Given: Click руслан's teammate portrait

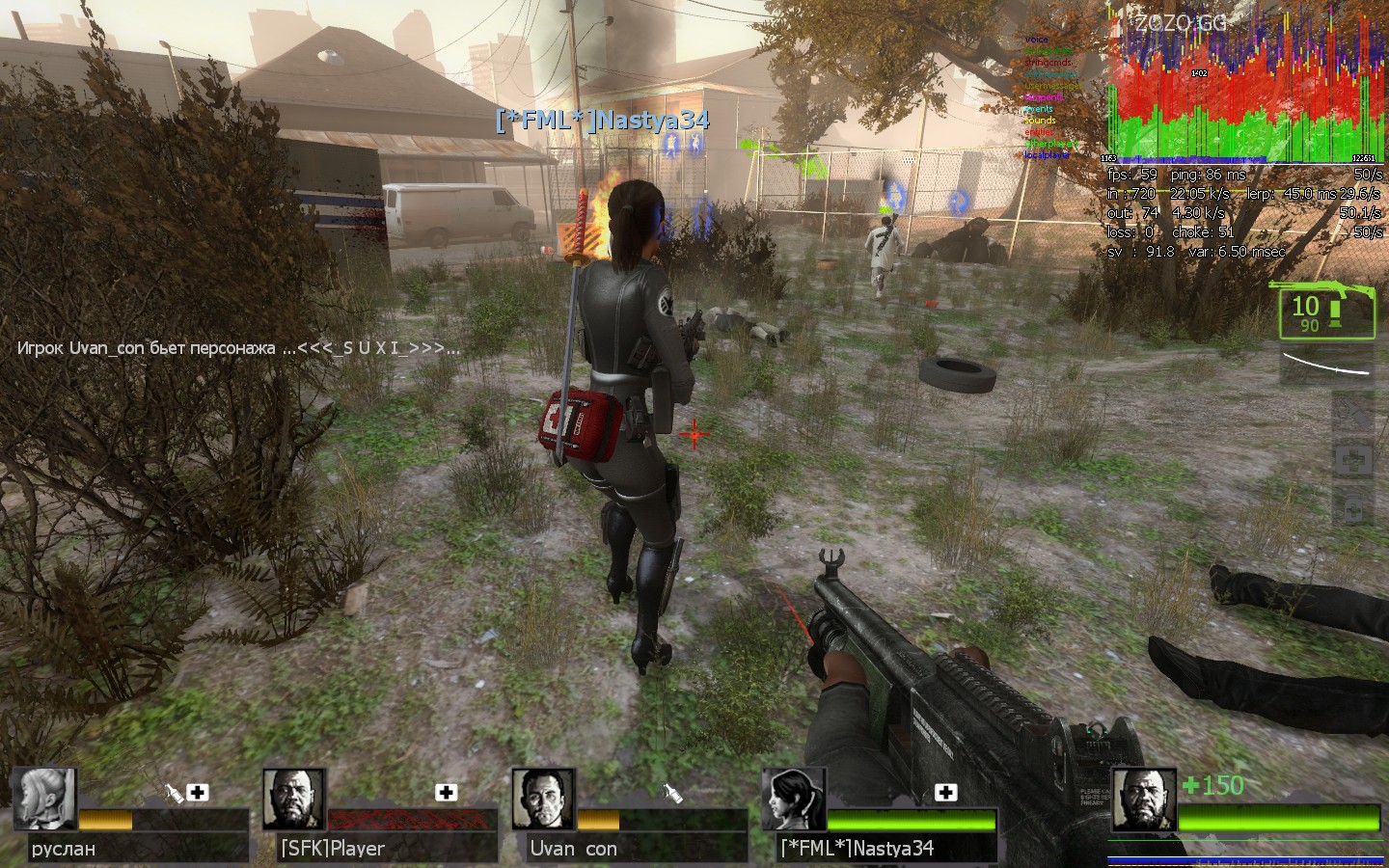Looking at the screenshot, I should click(44, 800).
